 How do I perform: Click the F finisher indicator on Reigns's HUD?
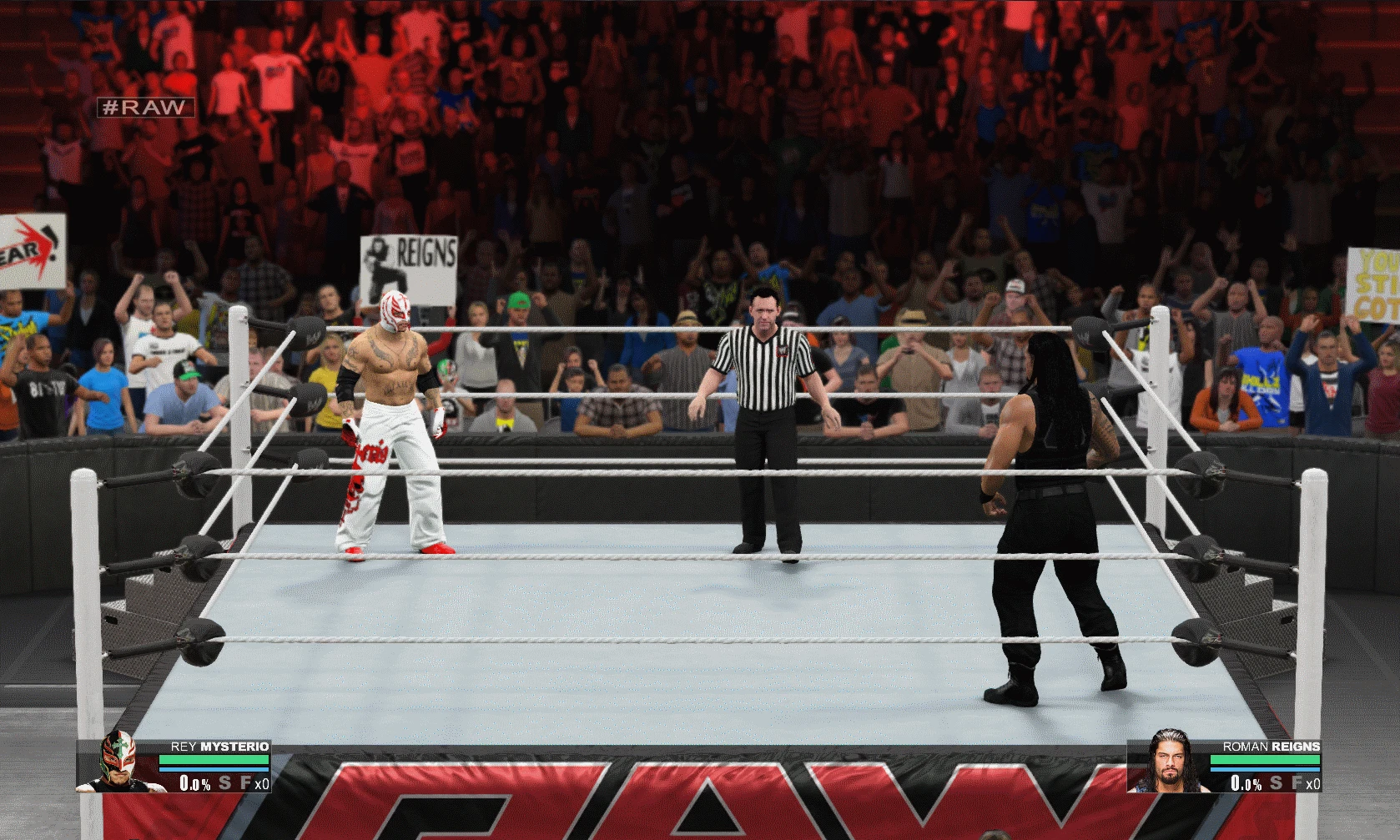[x=1297, y=782]
